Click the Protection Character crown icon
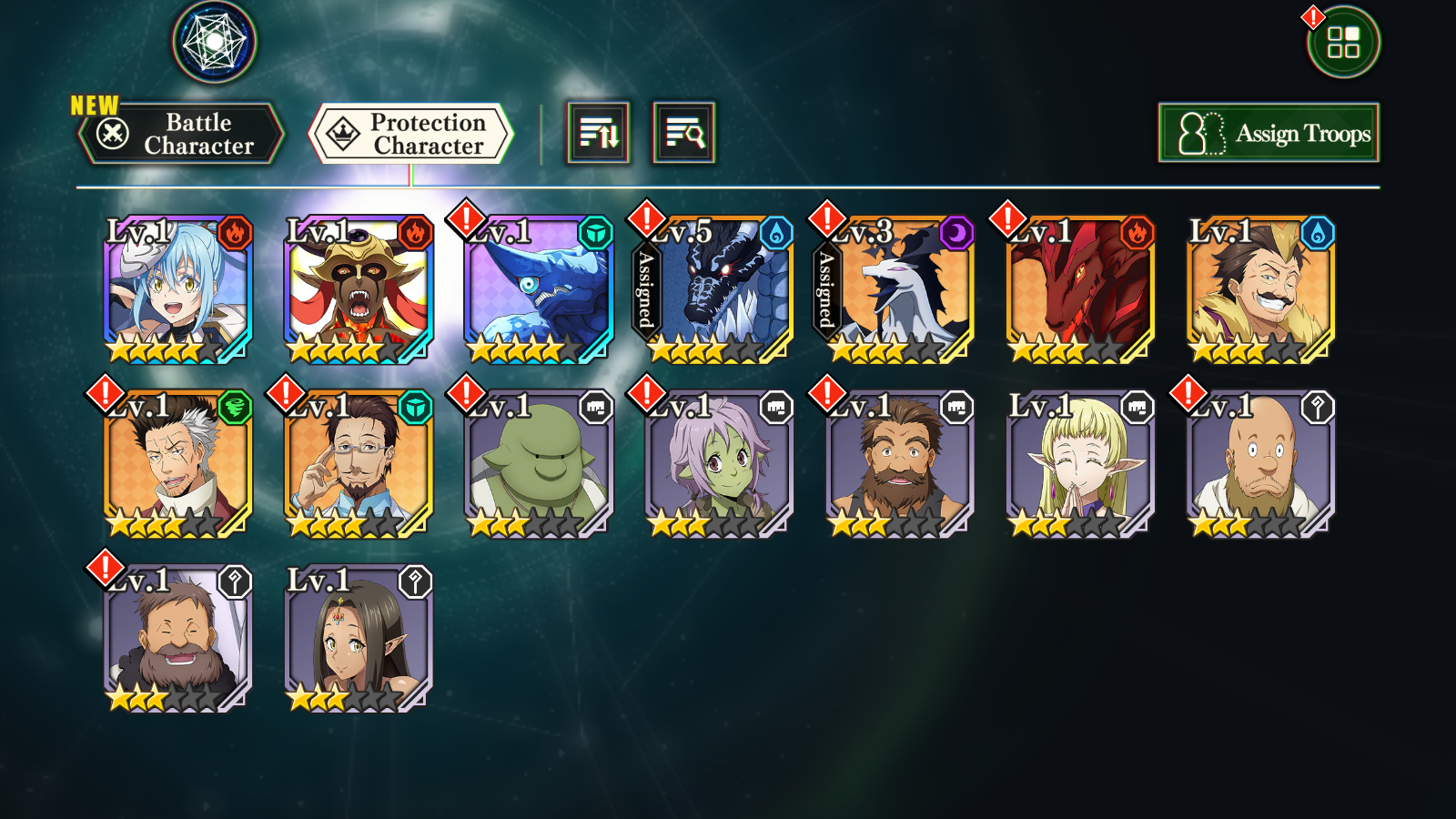1456x819 pixels. tap(341, 132)
